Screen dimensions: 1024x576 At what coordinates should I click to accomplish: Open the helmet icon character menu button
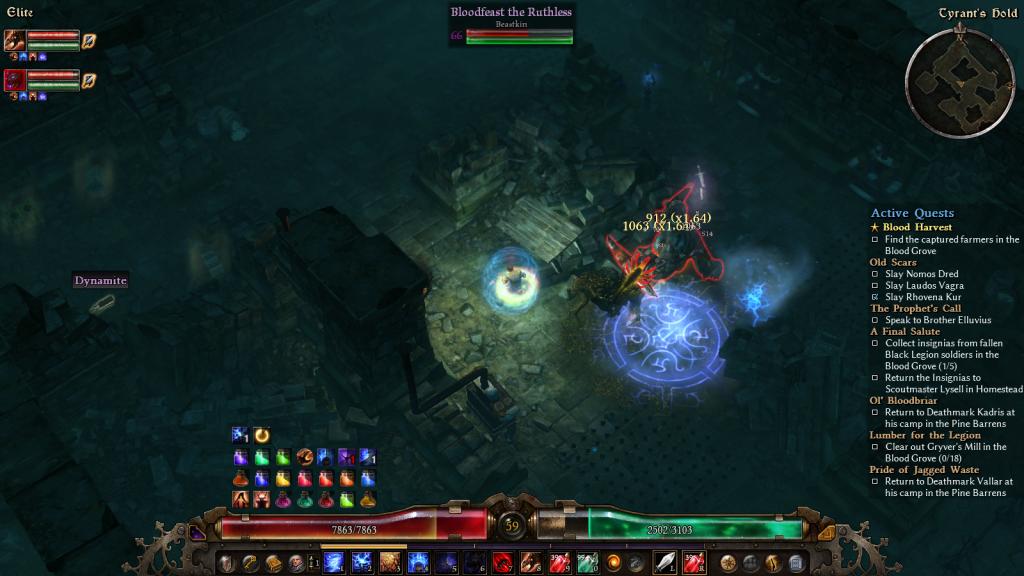[x=226, y=562]
